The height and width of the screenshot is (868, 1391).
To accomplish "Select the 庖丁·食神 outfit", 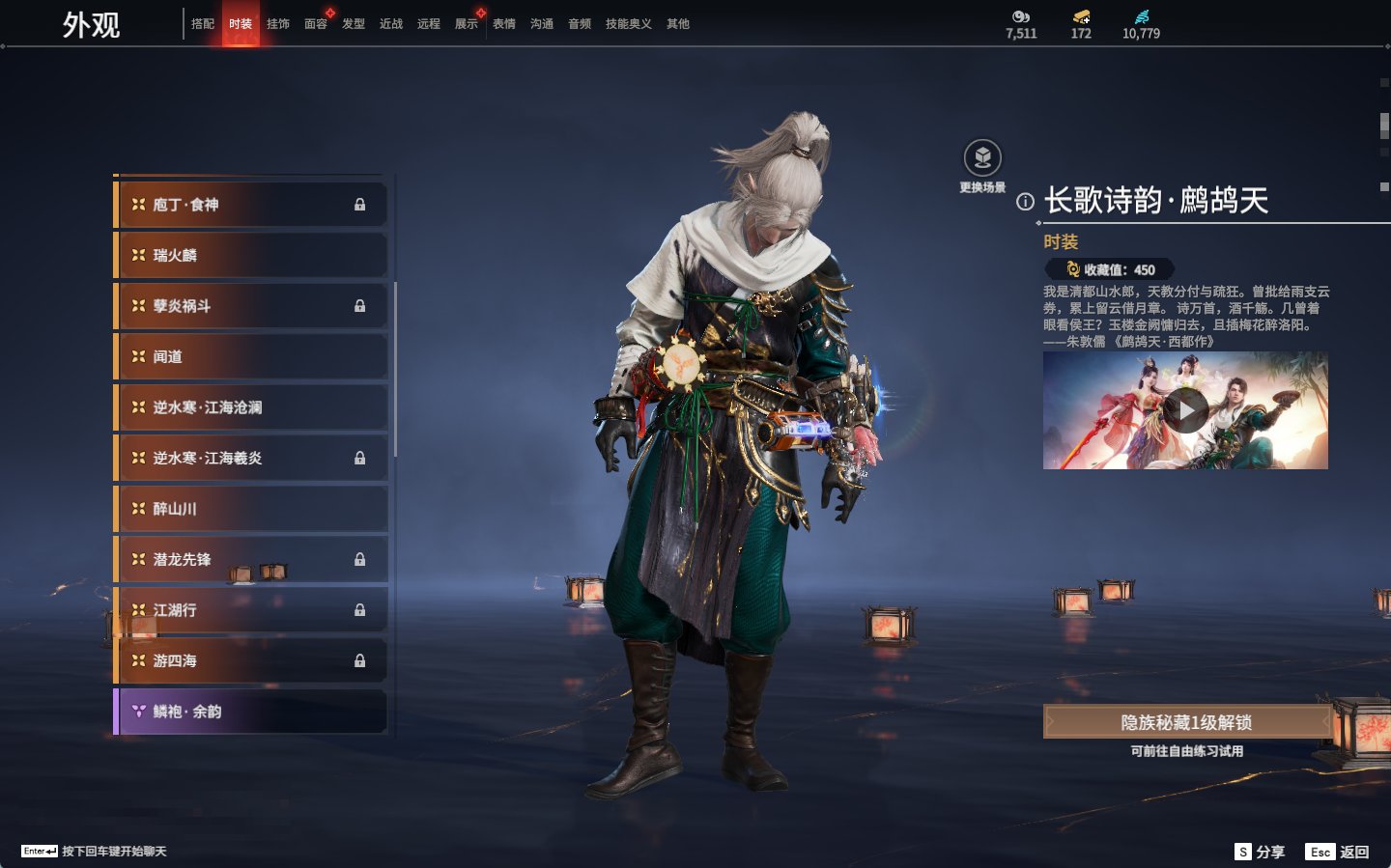I will pyautogui.click(x=251, y=205).
